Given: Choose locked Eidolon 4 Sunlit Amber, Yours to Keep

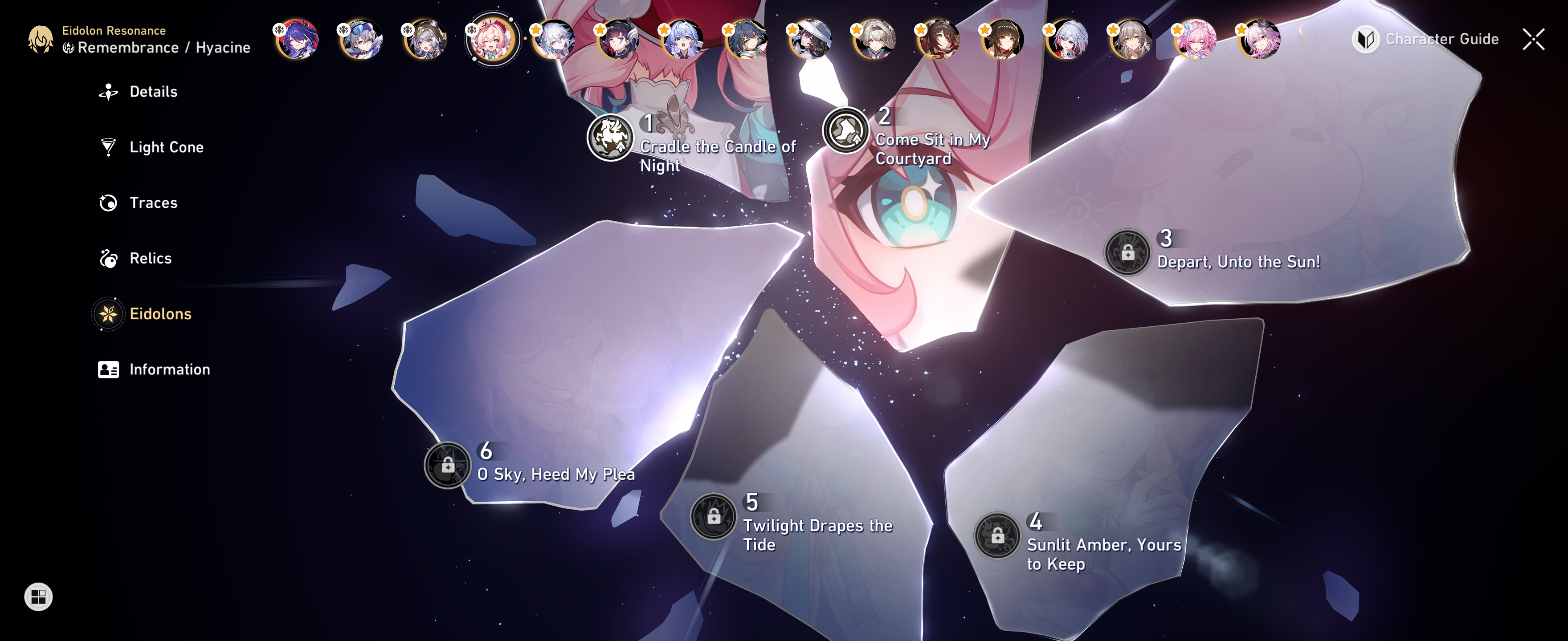Looking at the screenshot, I should pos(997,536).
